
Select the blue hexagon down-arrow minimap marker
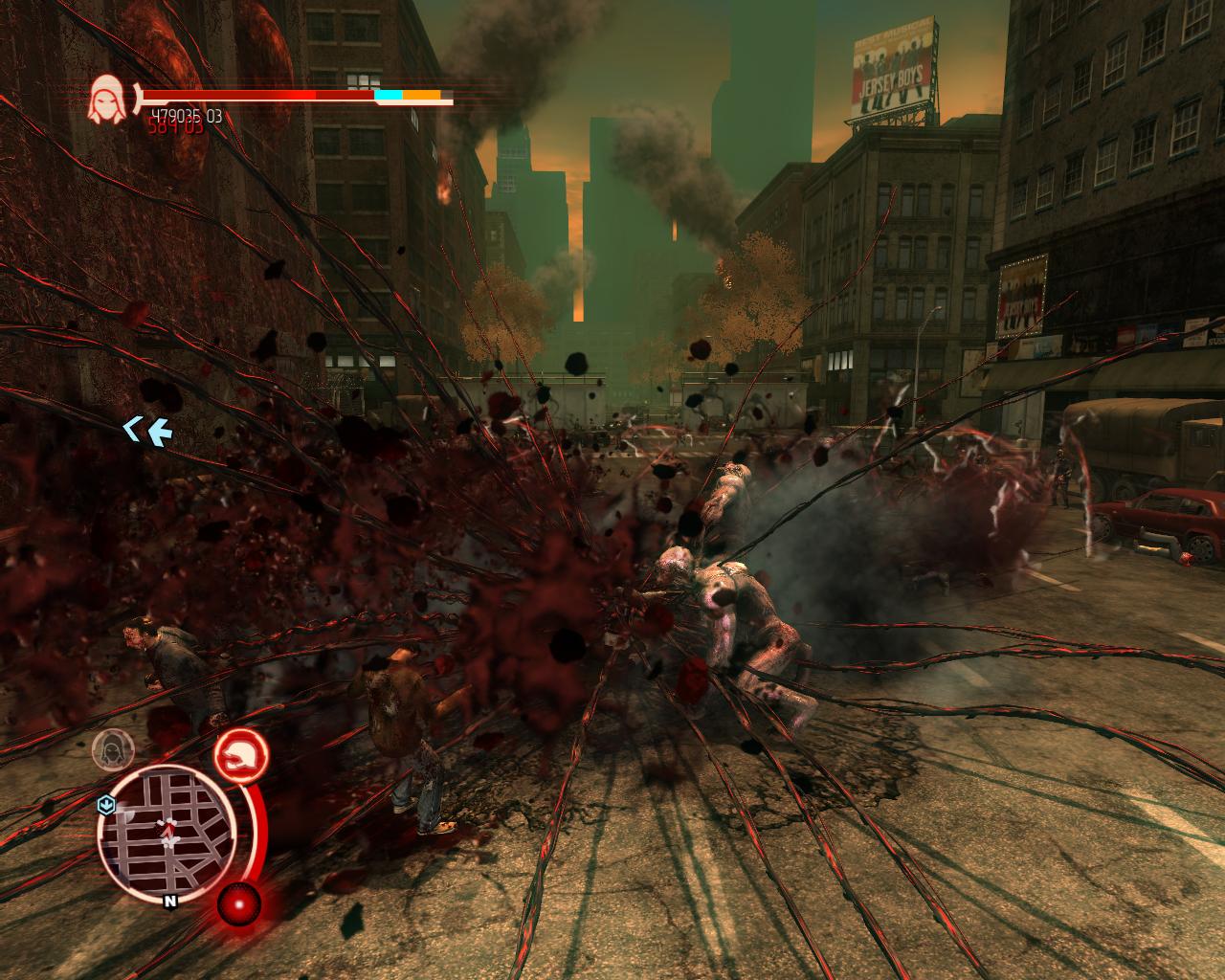pyautogui.click(x=105, y=806)
